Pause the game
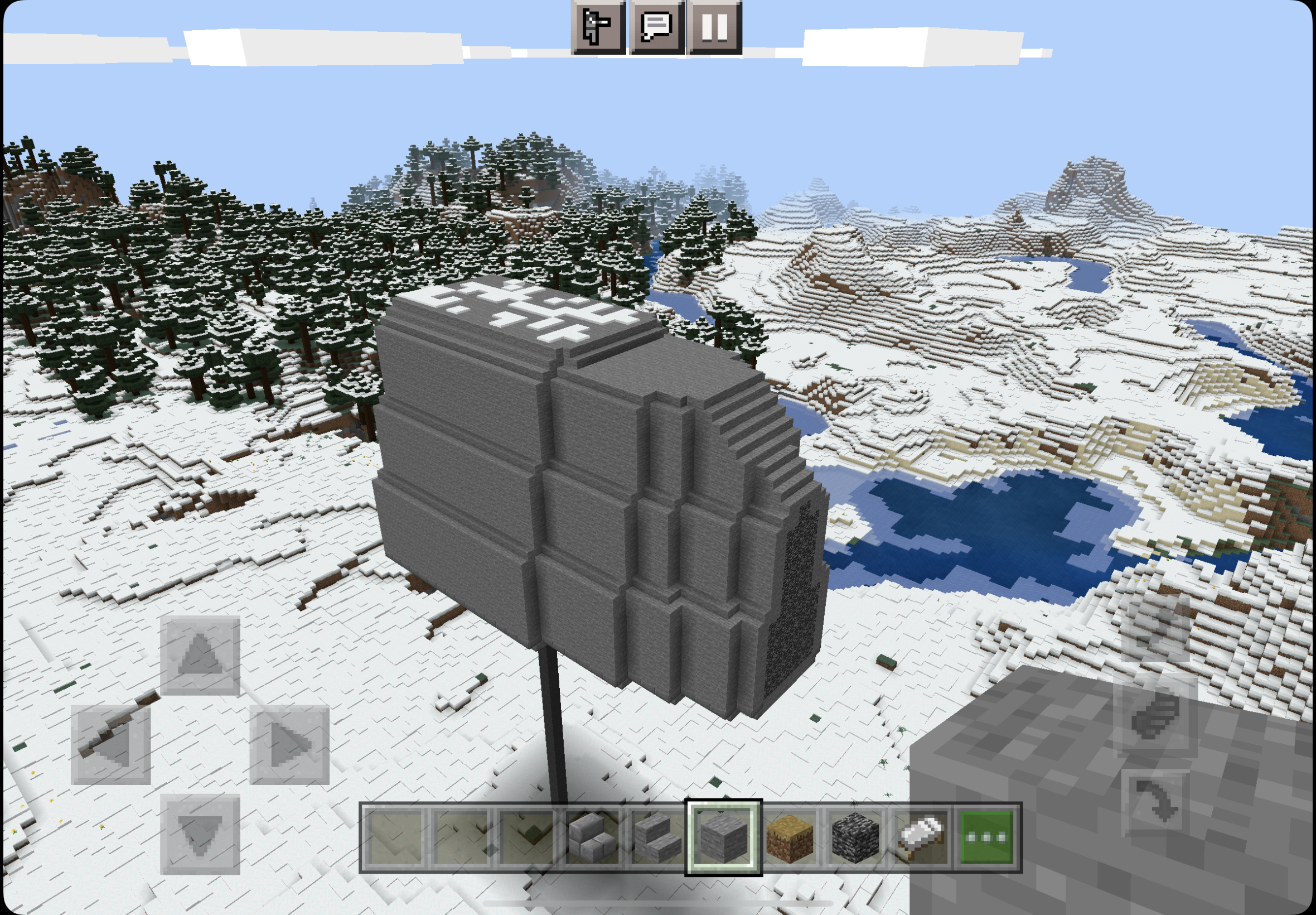Viewport: 1316px width, 915px height. point(714,27)
